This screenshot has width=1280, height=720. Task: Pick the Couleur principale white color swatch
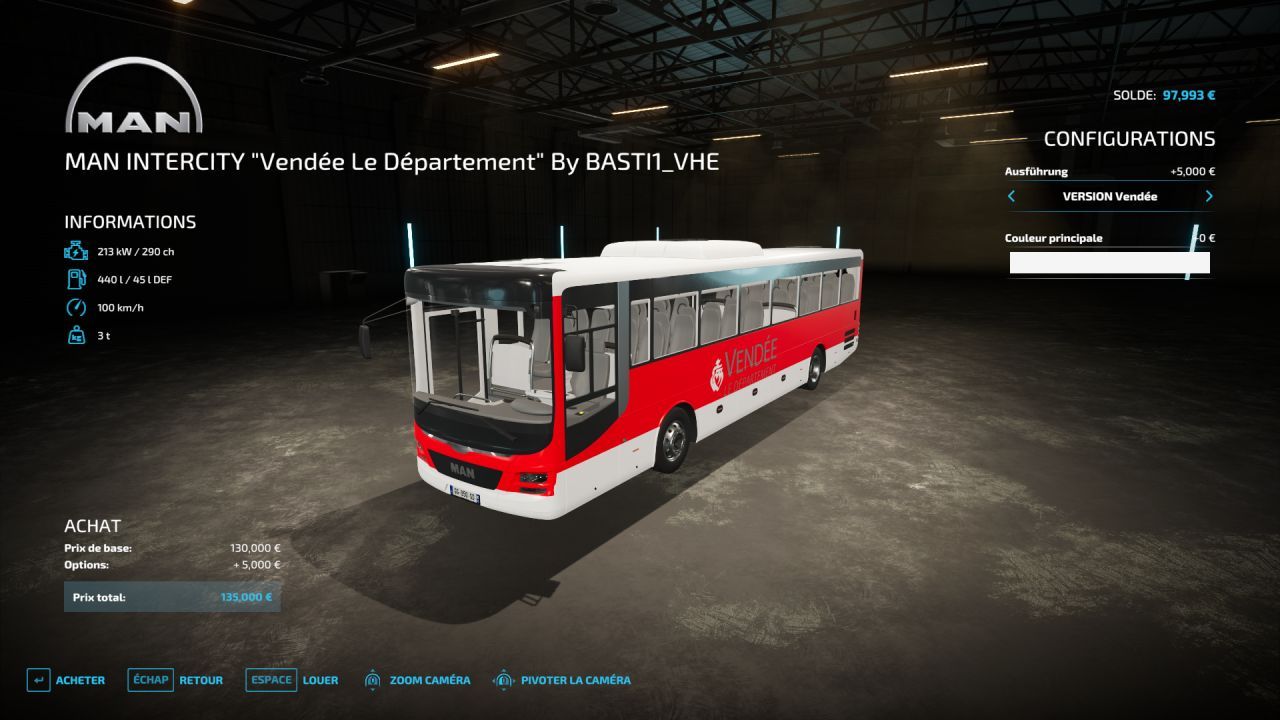[1110, 262]
